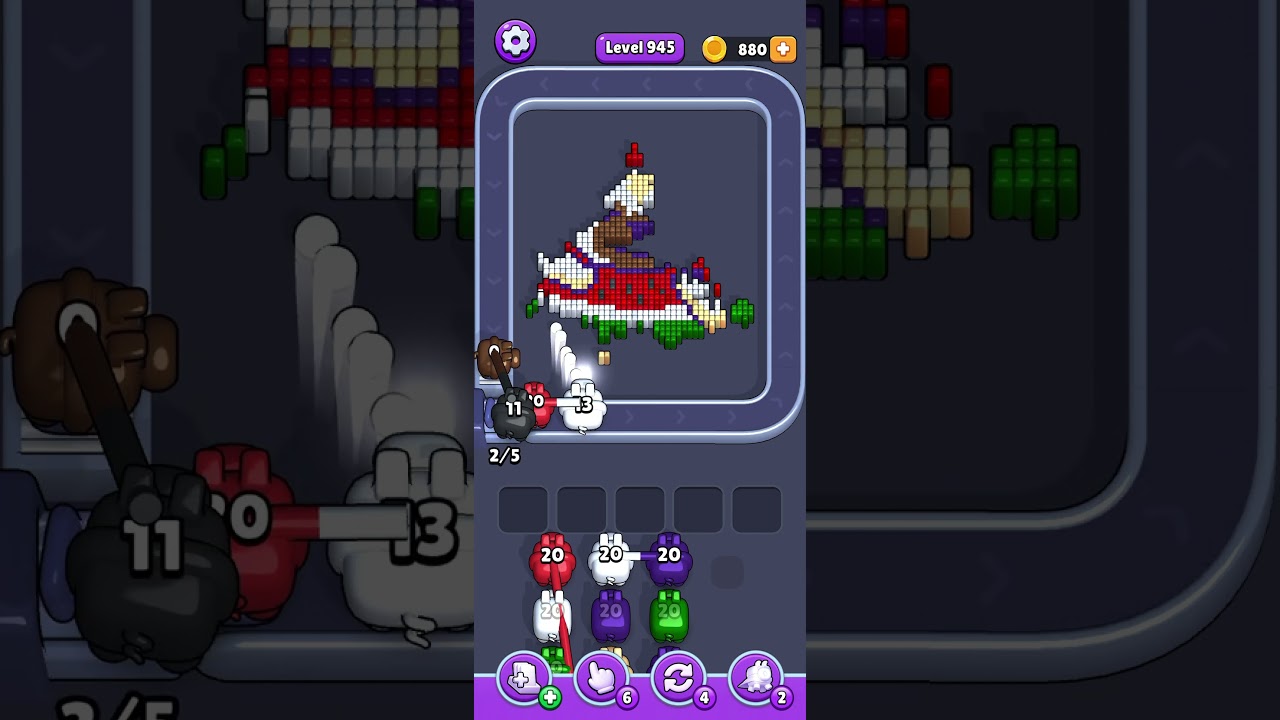Choose the top-row purple shooter marked 20

pyautogui.click(x=669, y=561)
